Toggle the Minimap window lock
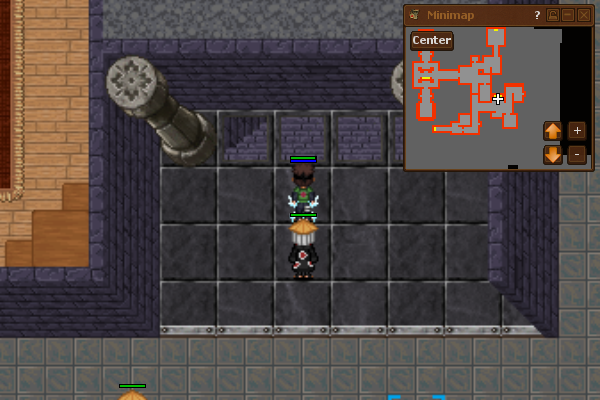This screenshot has width=600, height=400. click(x=553, y=15)
